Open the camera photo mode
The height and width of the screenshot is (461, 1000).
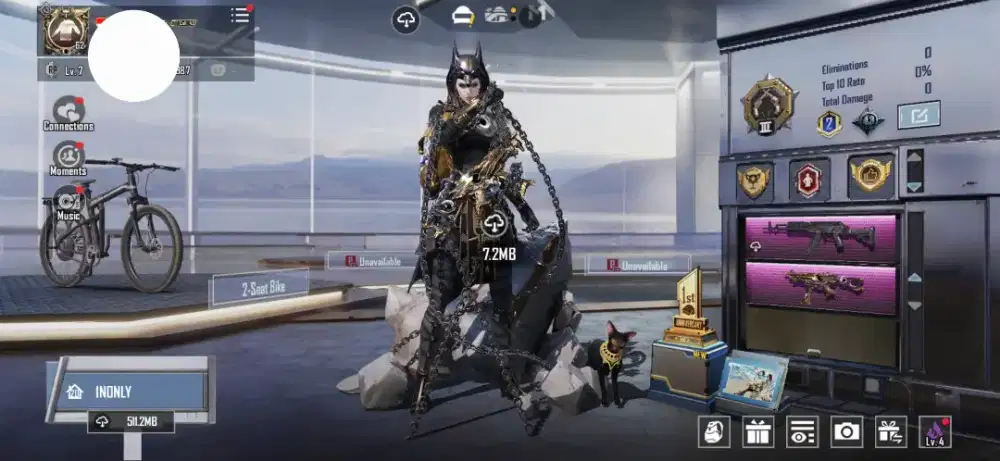coord(846,431)
